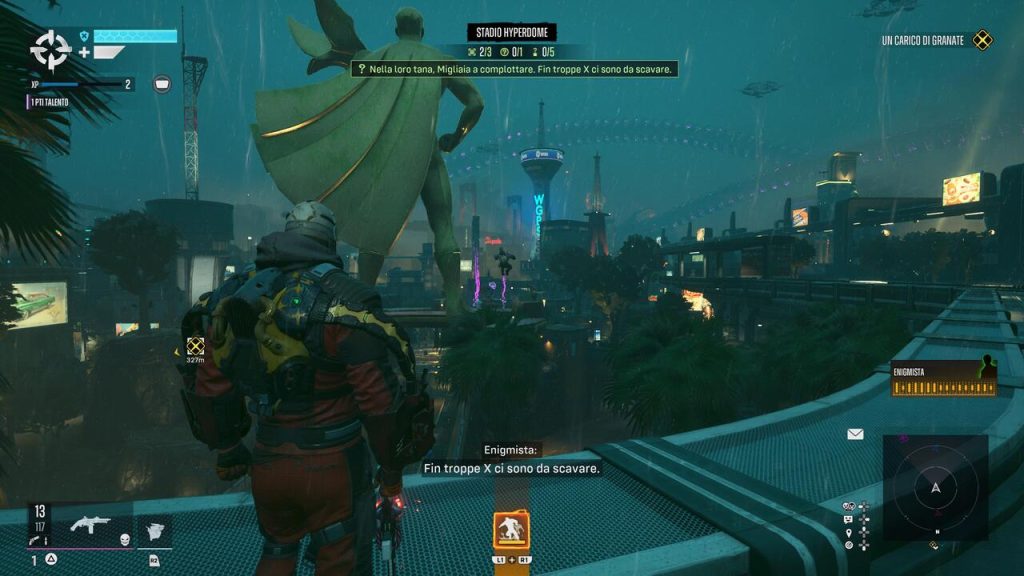The height and width of the screenshot is (576, 1024).
Task: Open the emote face shortcut icon
Action: tap(849, 519)
